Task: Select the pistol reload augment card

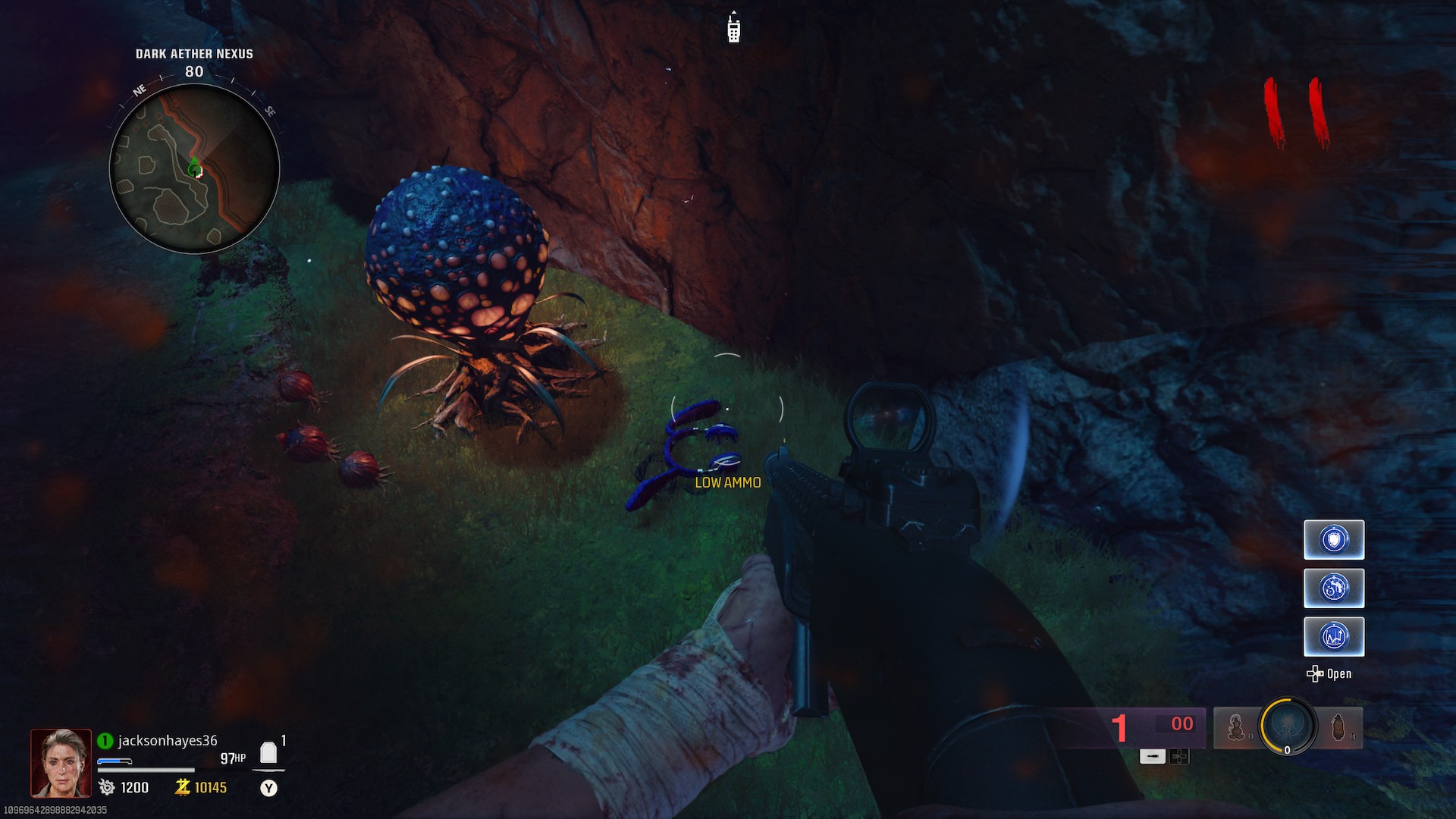Action: [x=1334, y=588]
